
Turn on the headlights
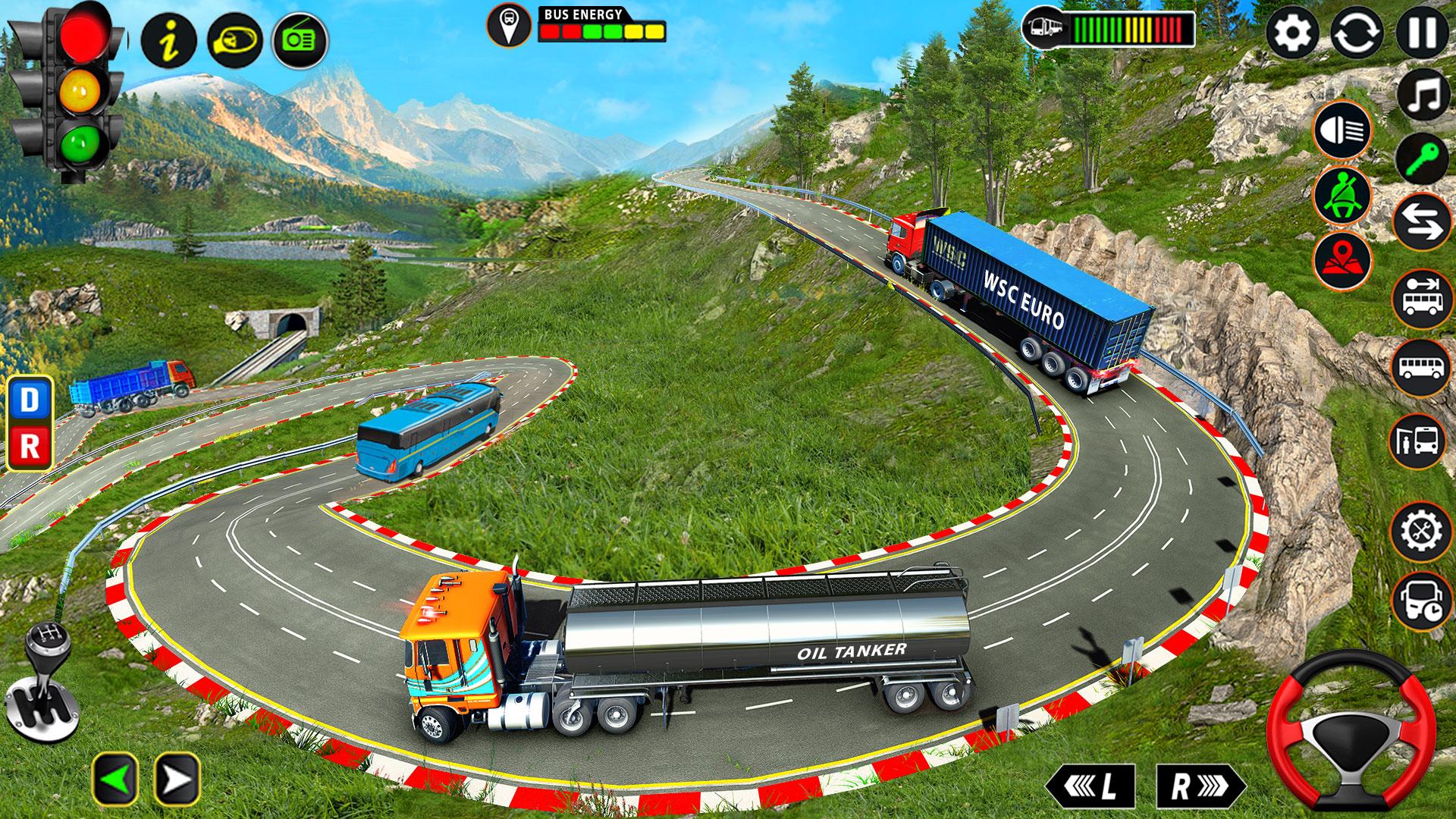(x=1343, y=130)
